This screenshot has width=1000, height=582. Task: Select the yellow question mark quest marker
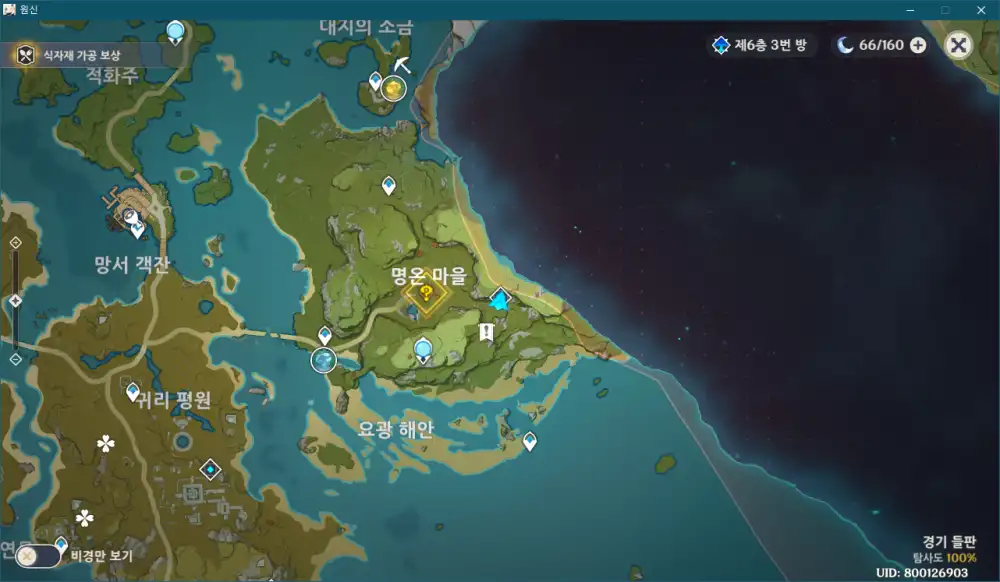click(427, 293)
